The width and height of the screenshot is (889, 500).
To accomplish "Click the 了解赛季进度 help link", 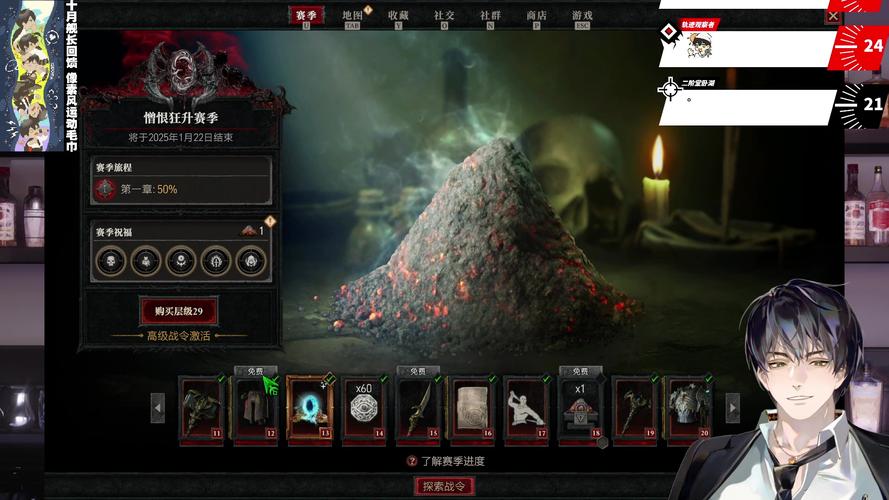I will tap(445, 461).
